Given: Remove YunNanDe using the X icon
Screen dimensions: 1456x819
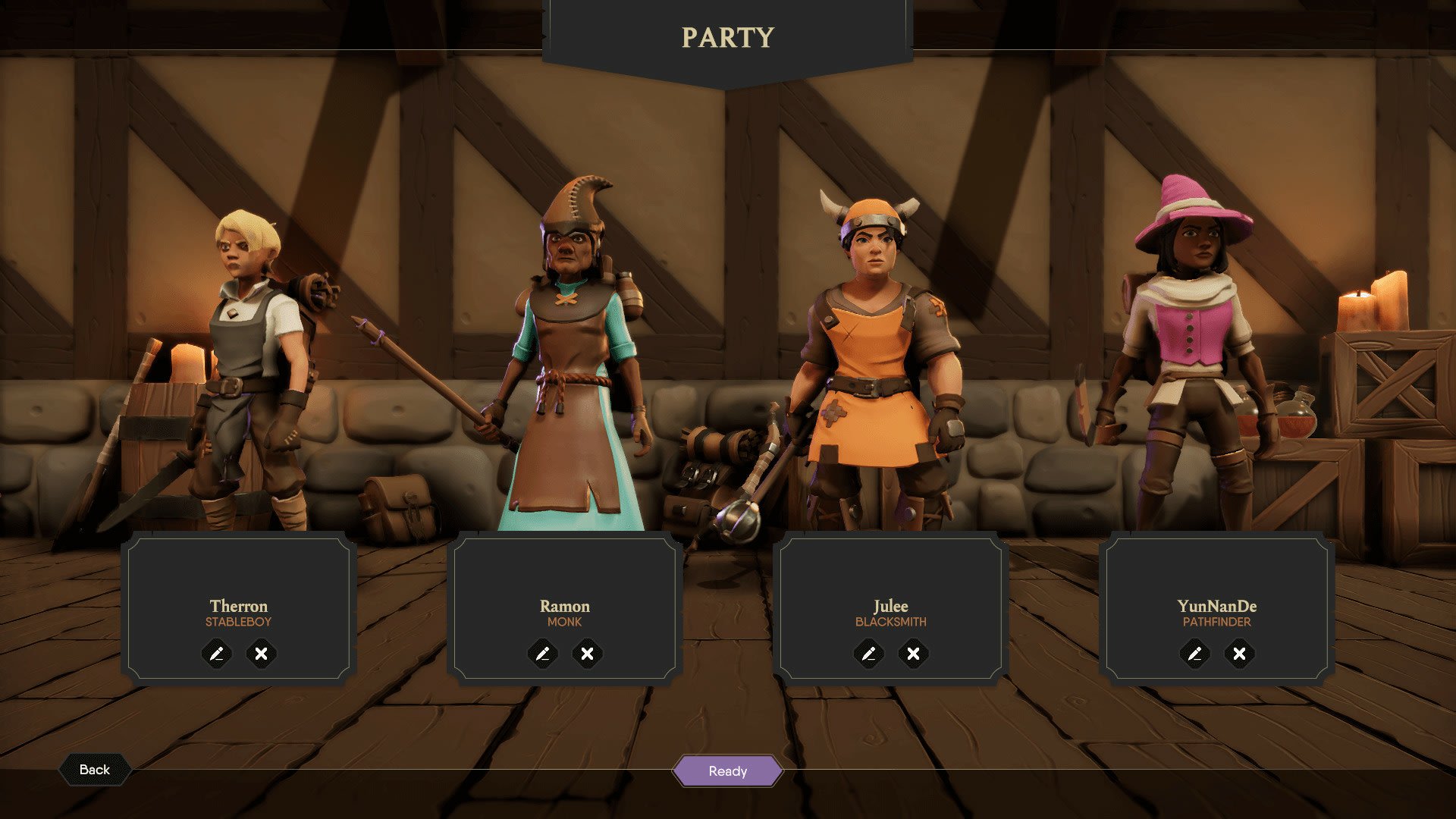Looking at the screenshot, I should (x=1238, y=653).
